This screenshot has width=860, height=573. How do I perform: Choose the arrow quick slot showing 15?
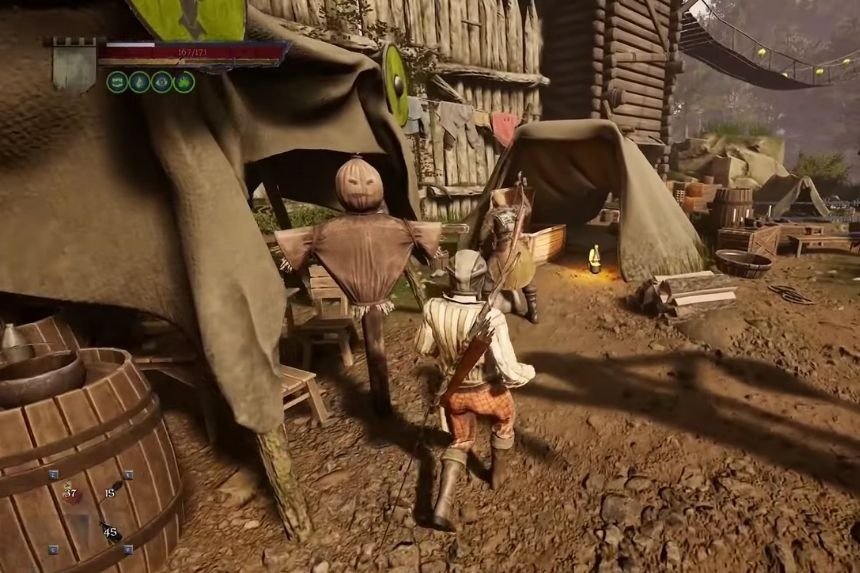[x=112, y=491]
